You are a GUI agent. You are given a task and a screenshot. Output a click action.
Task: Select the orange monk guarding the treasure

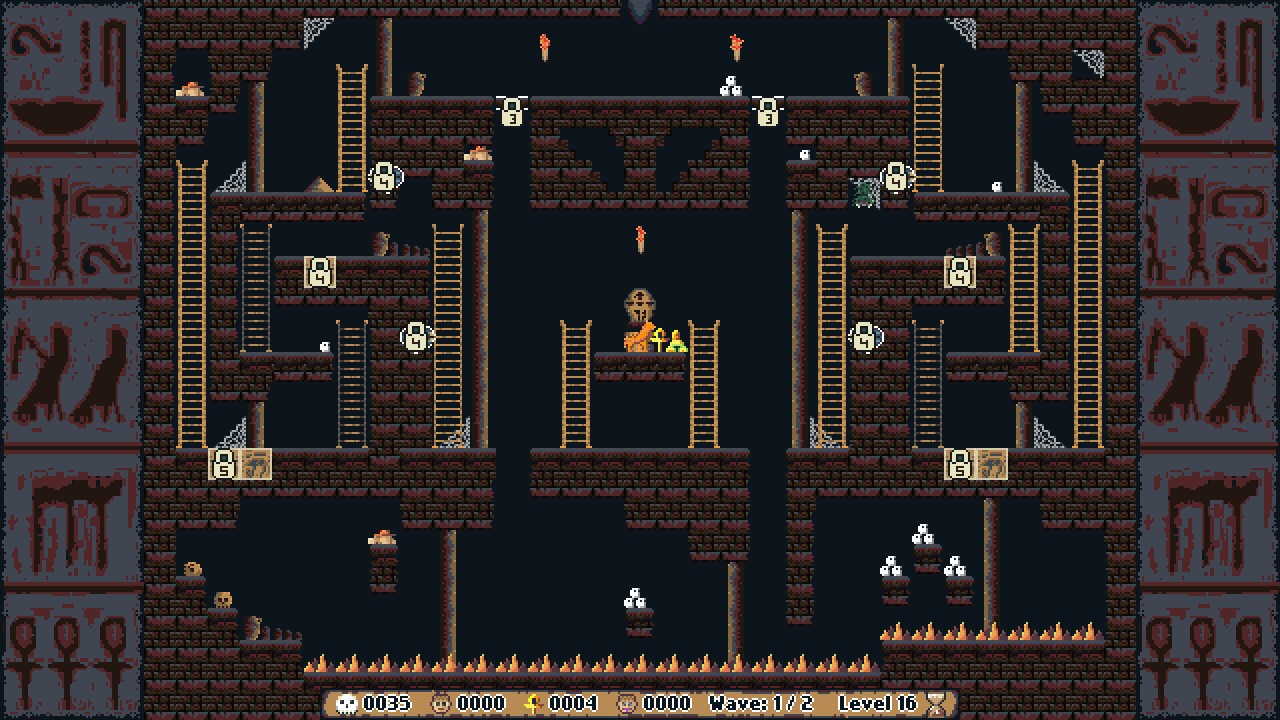pos(636,338)
